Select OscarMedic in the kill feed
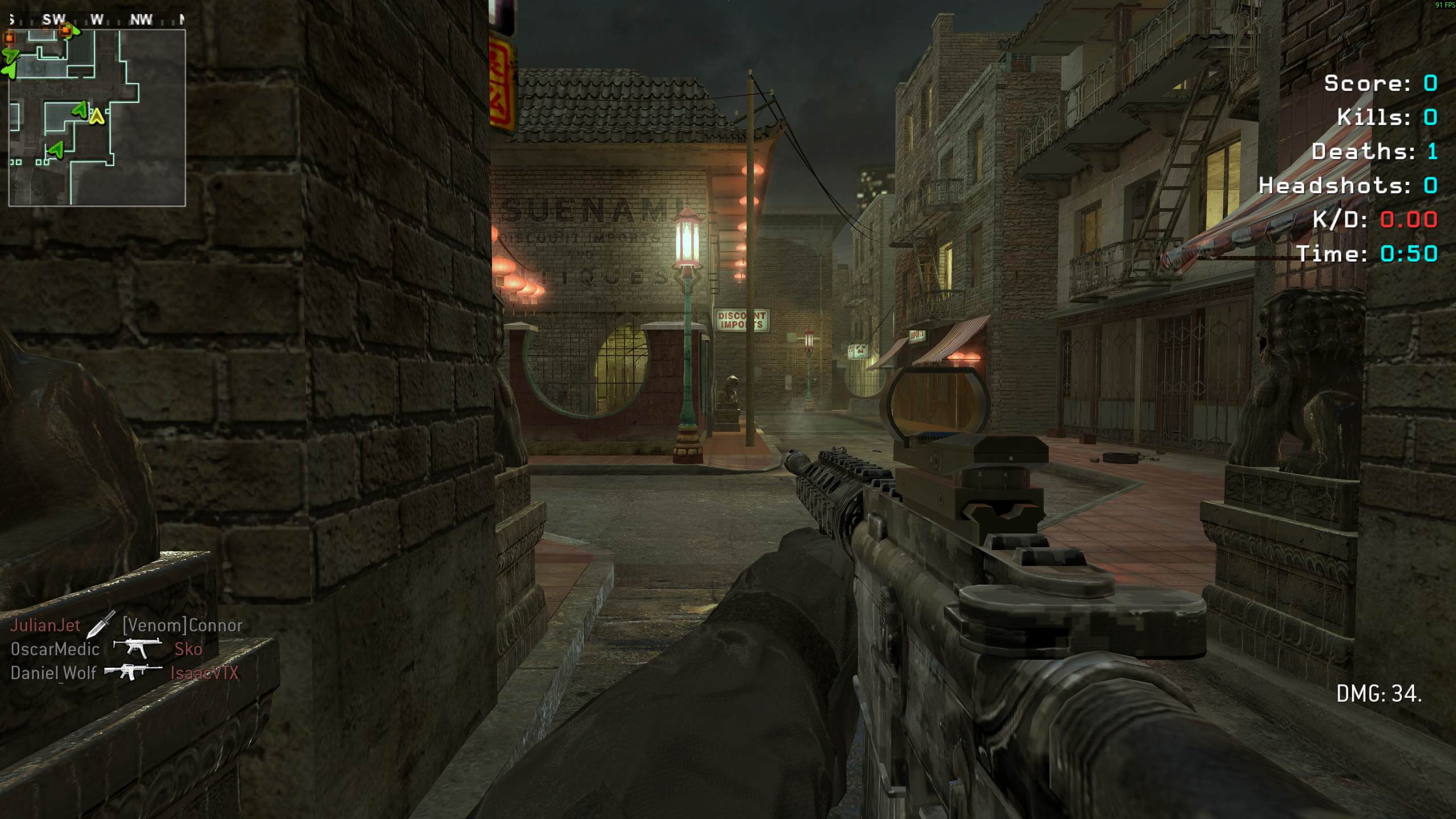 pyautogui.click(x=55, y=650)
